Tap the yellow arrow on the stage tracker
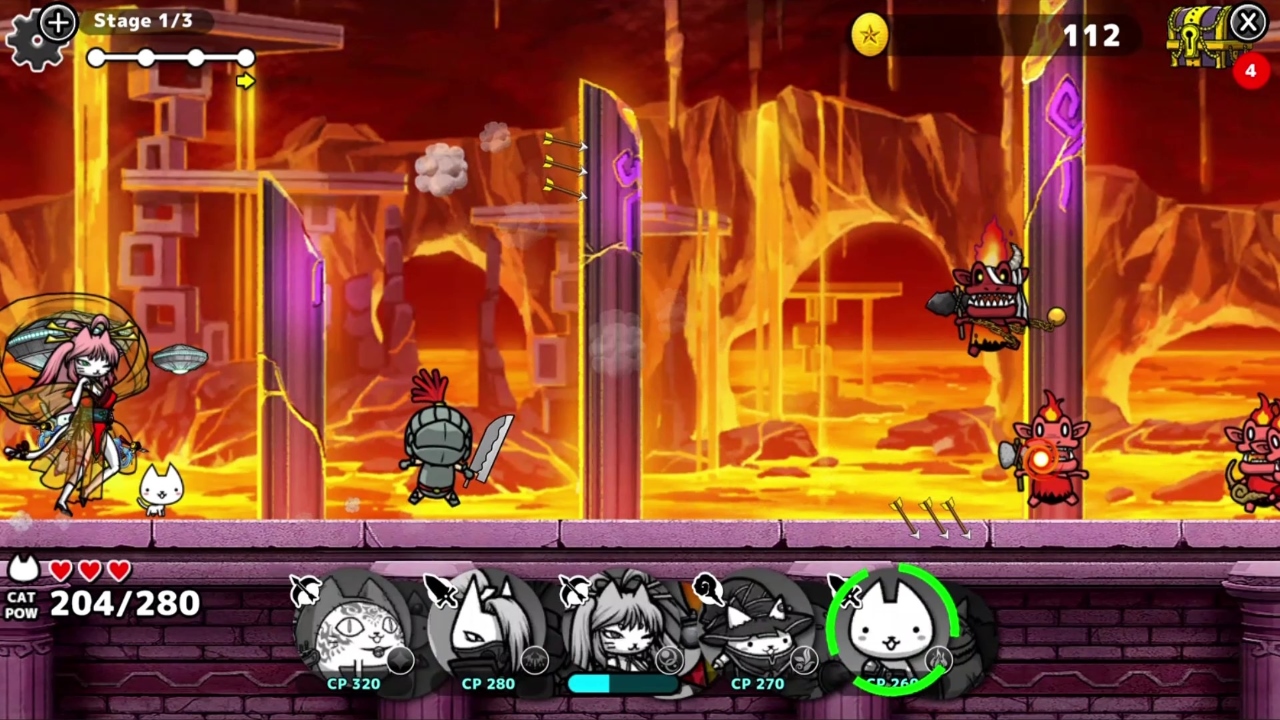1280x720 pixels. pos(245,82)
